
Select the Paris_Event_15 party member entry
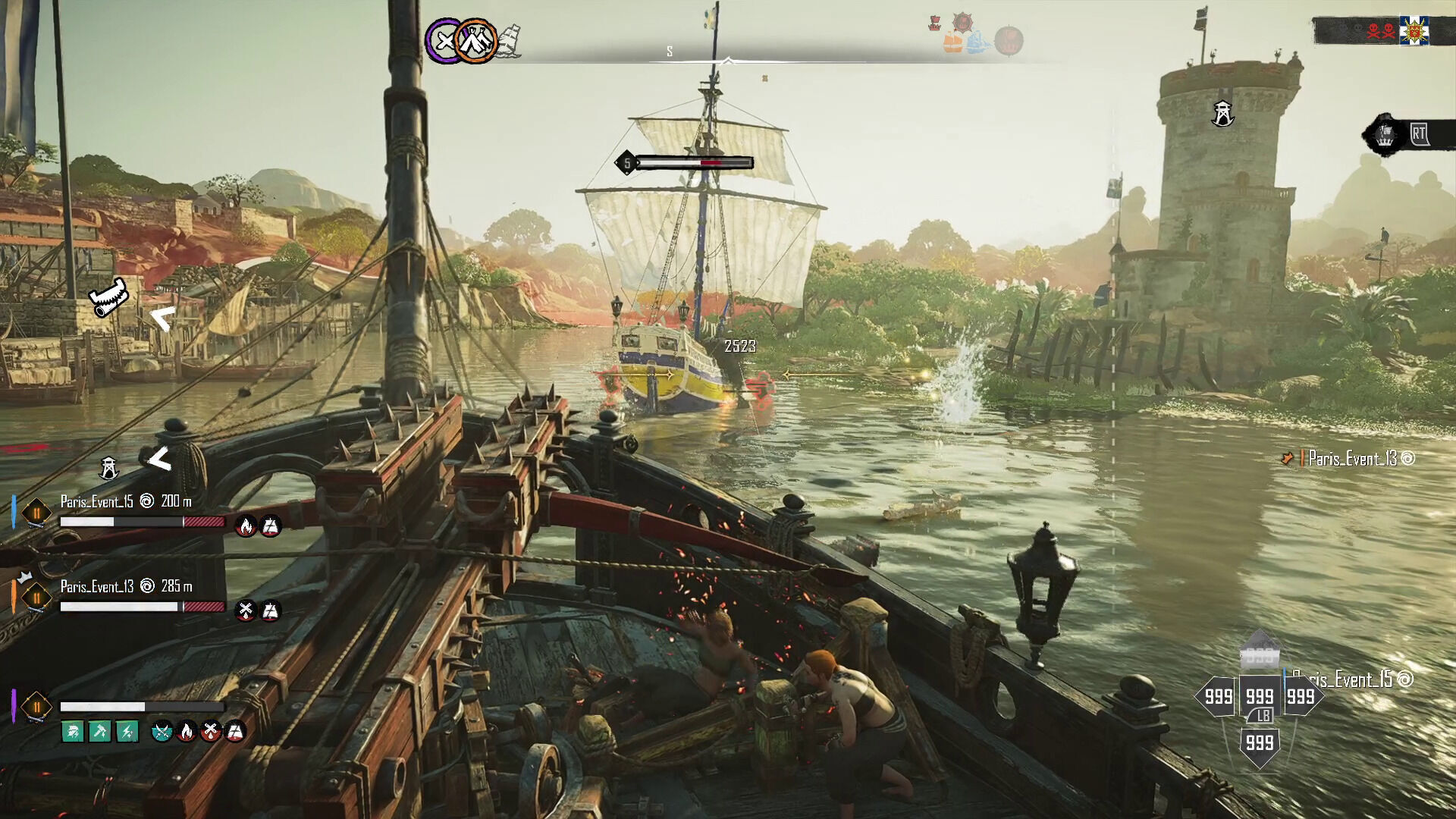pos(97,501)
